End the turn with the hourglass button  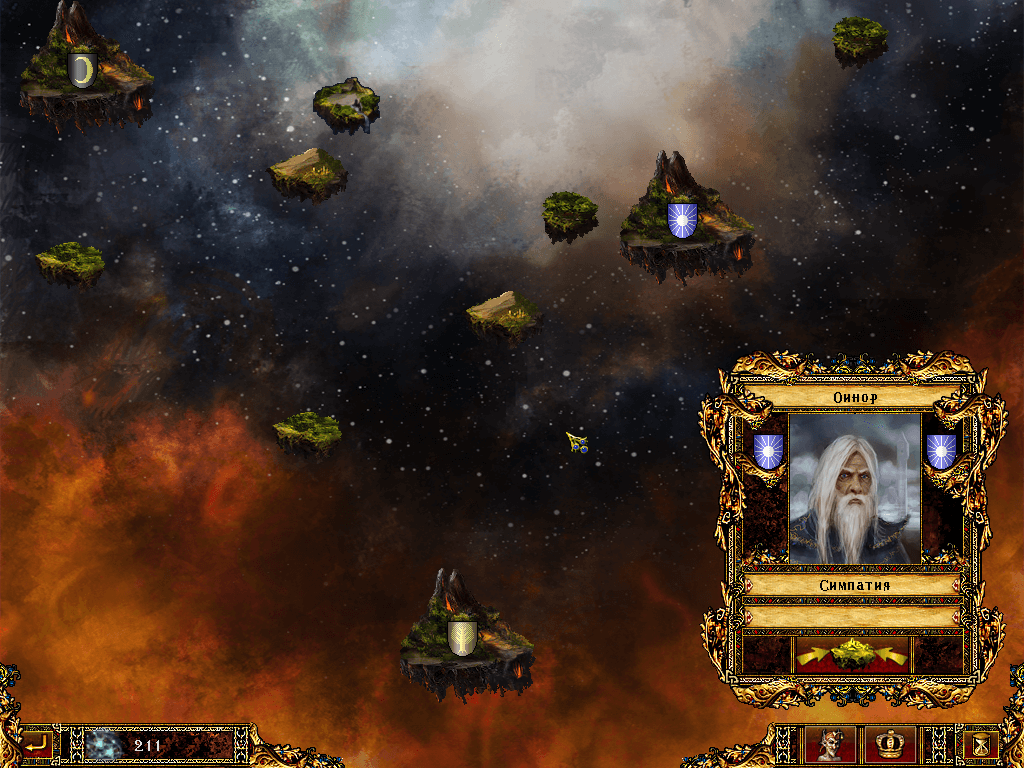coord(981,745)
